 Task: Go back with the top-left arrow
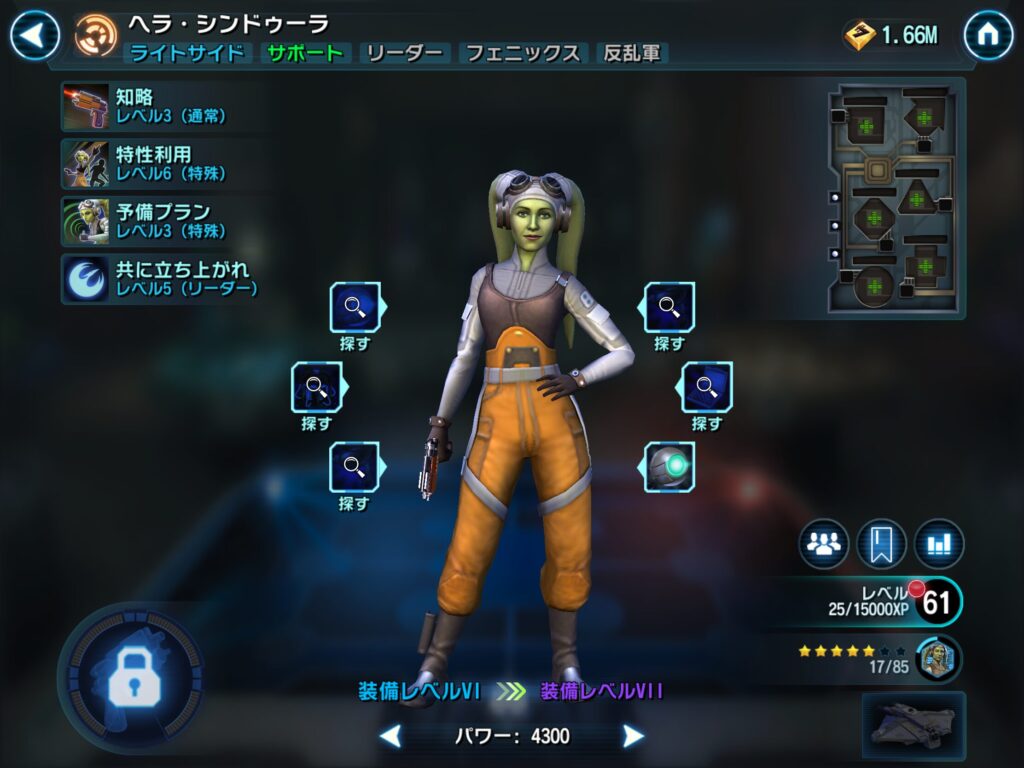(35, 36)
